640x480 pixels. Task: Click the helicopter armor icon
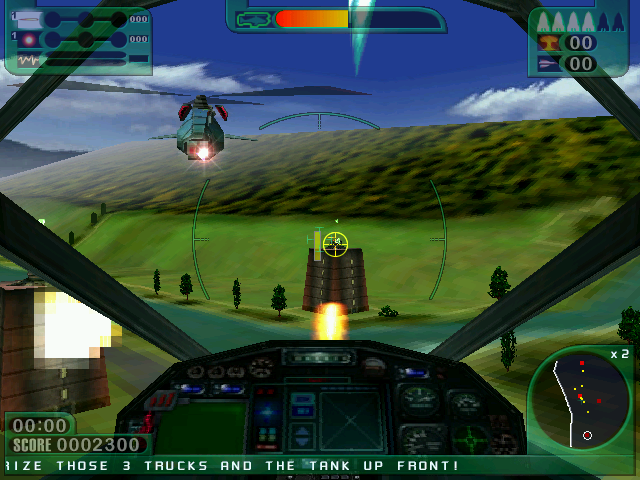tap(254, 19)
